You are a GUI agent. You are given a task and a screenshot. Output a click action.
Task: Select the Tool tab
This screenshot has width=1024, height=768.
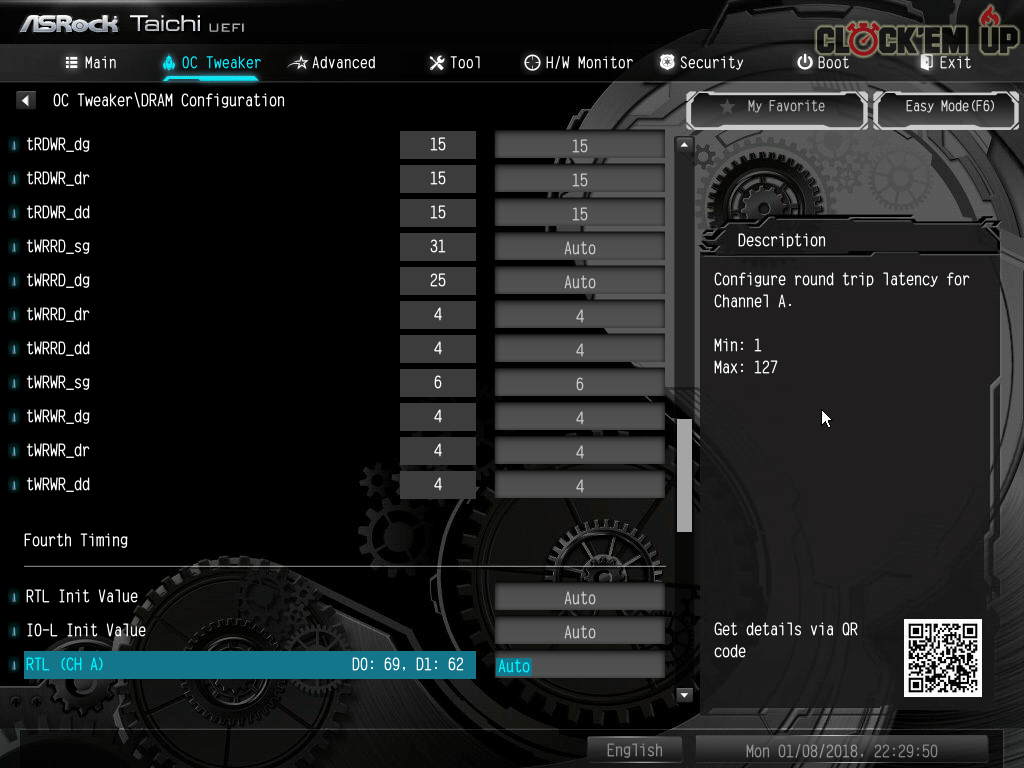point(455,63)
